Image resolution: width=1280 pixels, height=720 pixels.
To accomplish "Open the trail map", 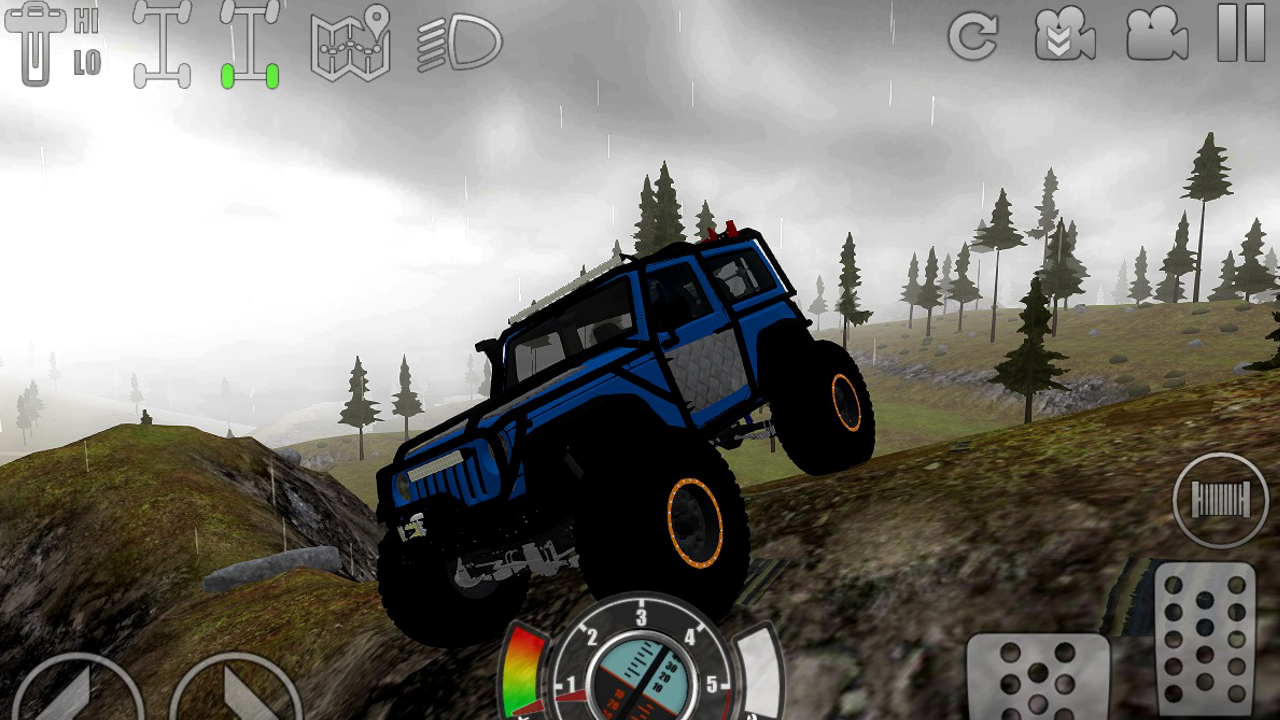I will 349,42.
